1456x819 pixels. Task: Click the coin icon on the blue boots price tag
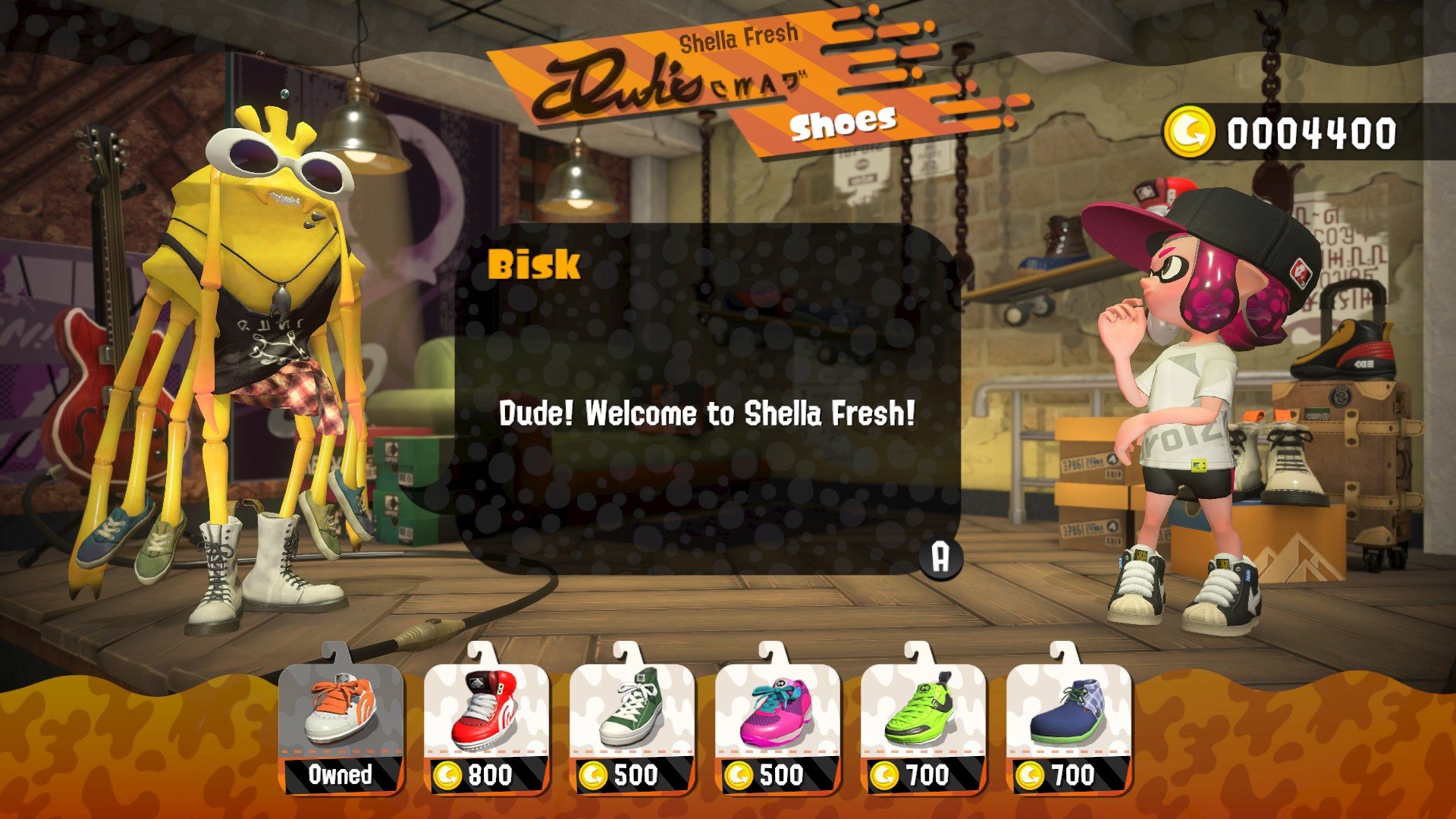(1030, 776)
